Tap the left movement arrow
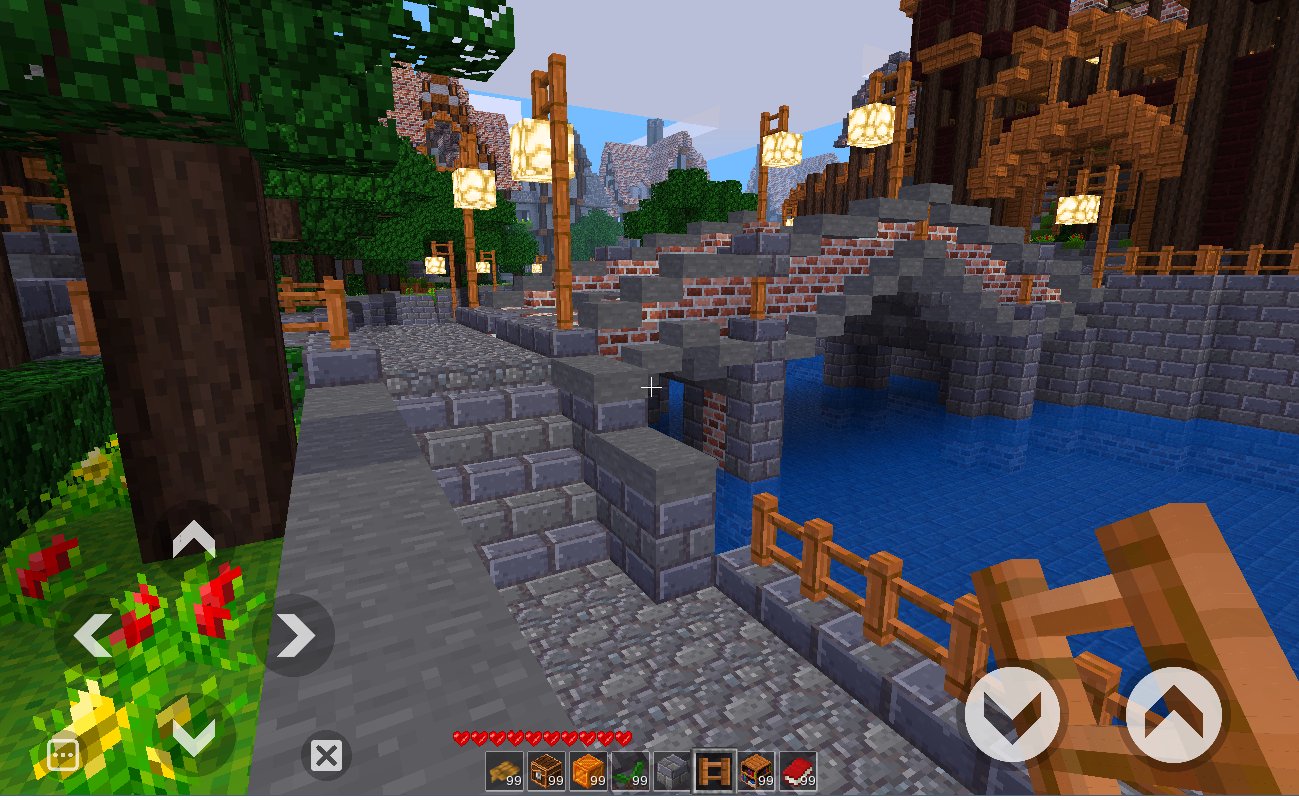 pos(95,634)
